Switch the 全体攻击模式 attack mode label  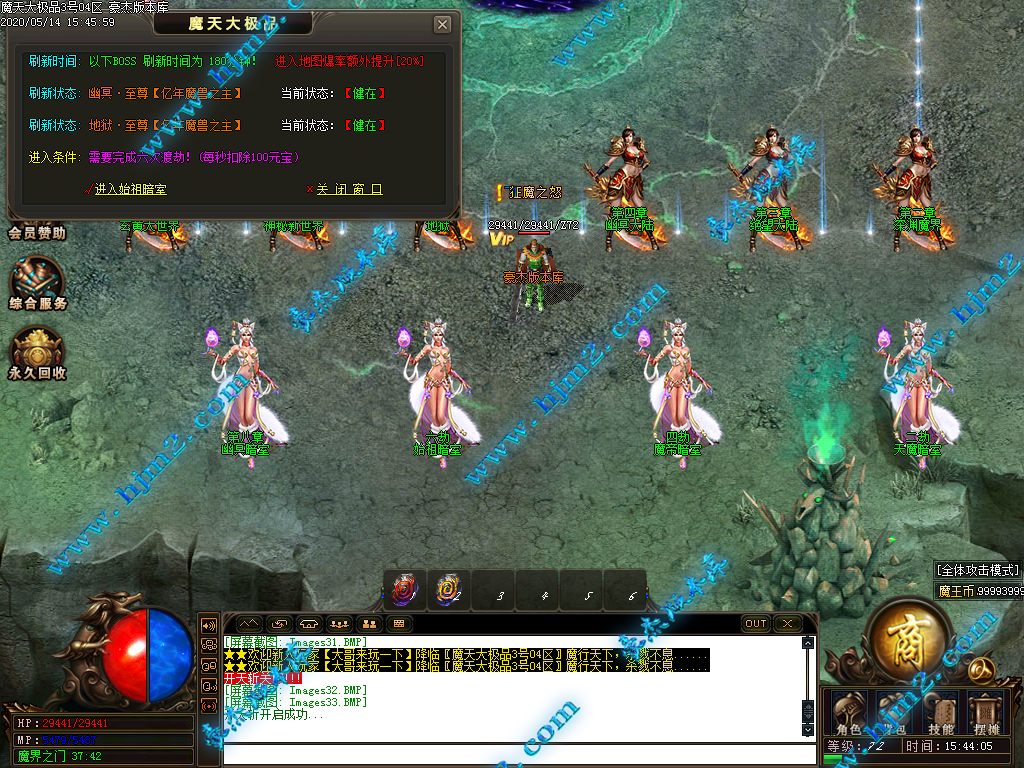click(978, 570)
